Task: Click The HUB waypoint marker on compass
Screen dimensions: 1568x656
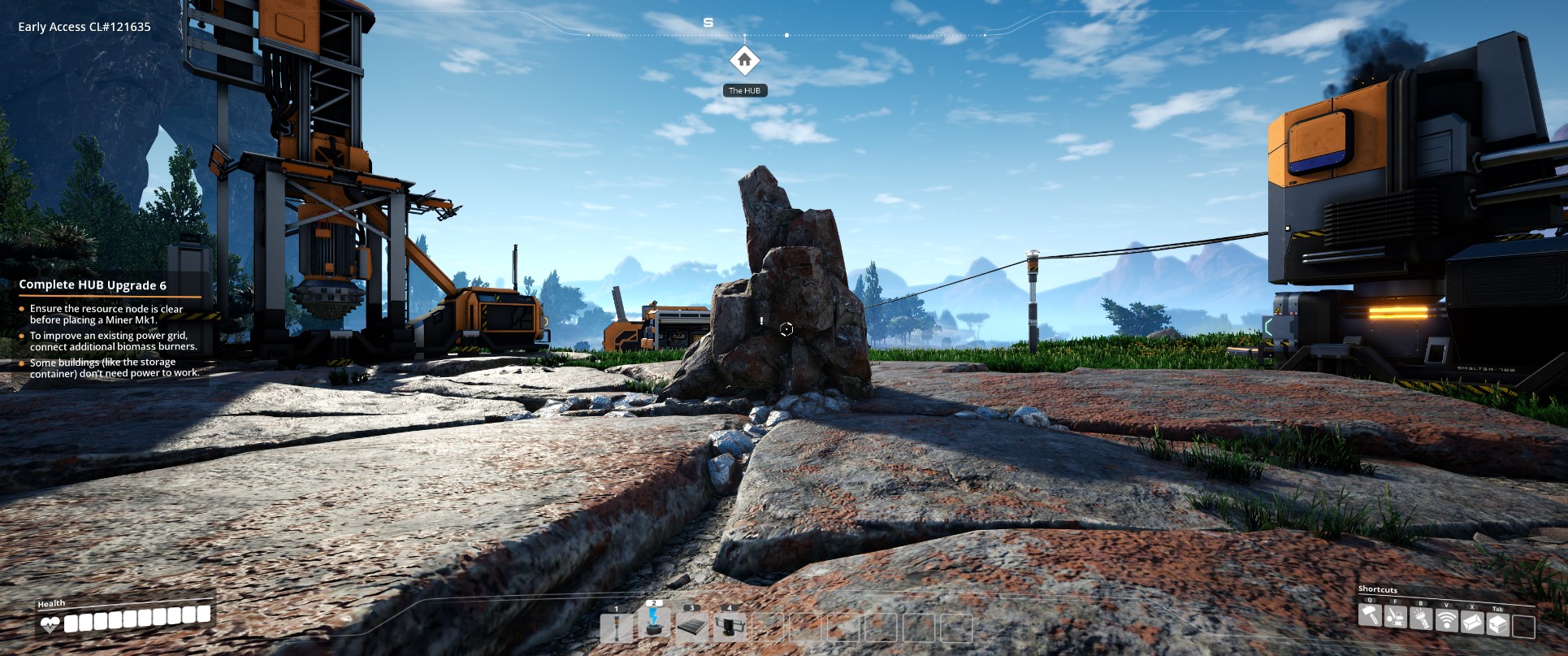Action: pyautogui.click(x=745, y=90)
